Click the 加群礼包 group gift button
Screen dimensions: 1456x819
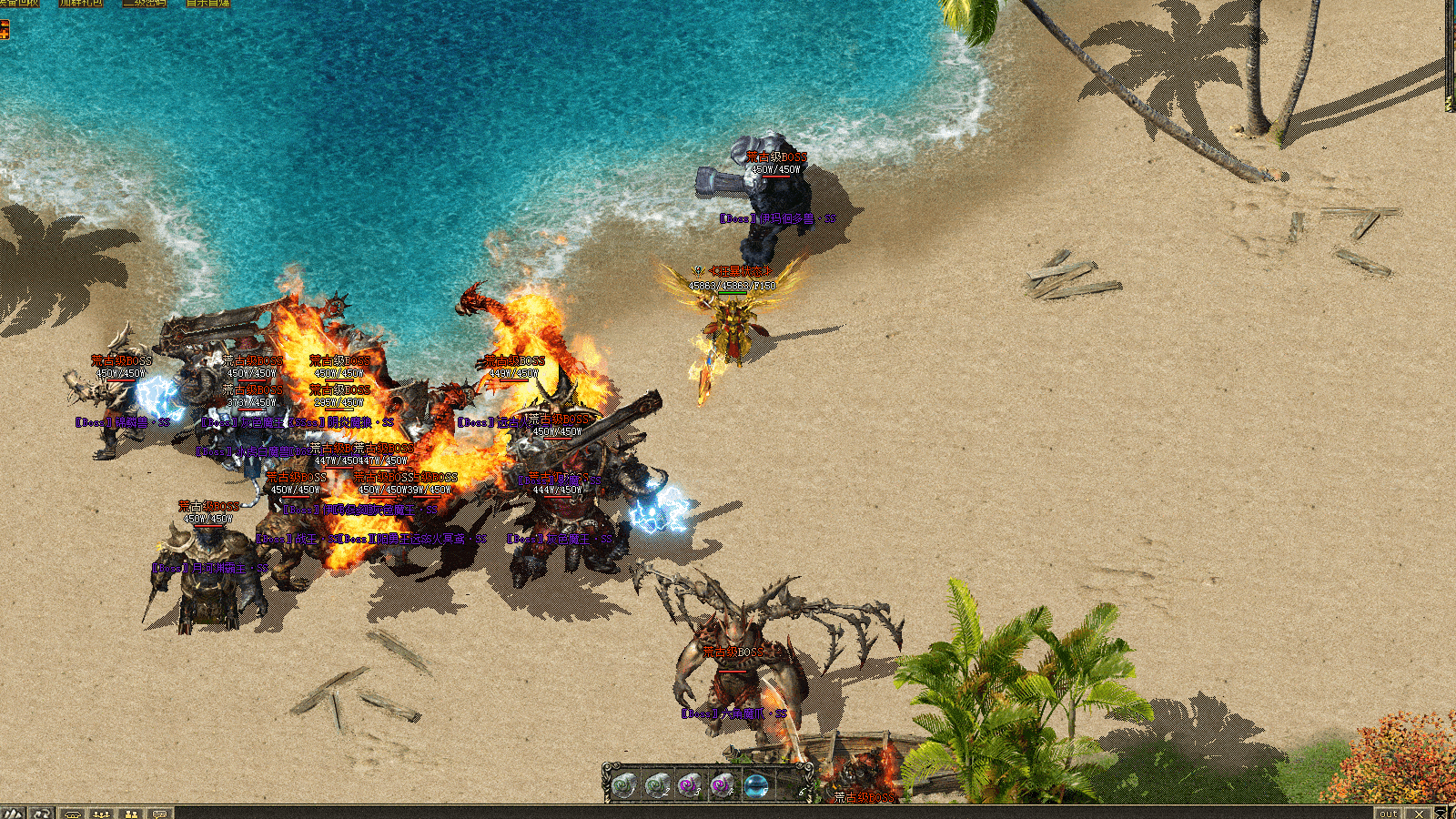click(81, 4)
